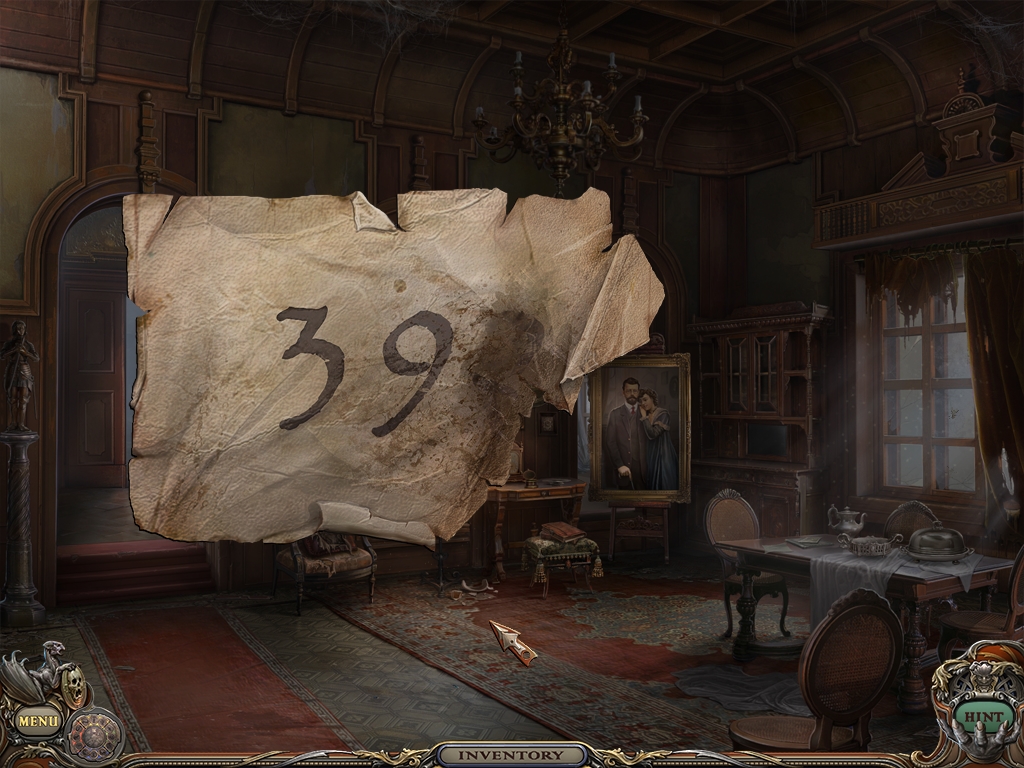Dismiss the parchment note showing 39

point(390,370)
